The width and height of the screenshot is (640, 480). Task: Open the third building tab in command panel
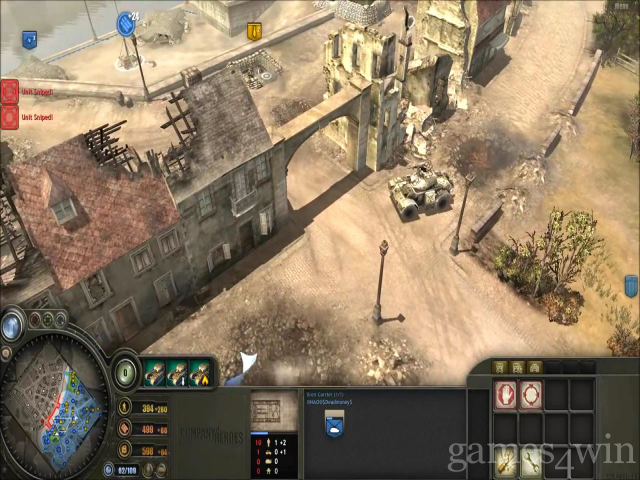coord(536,367)
